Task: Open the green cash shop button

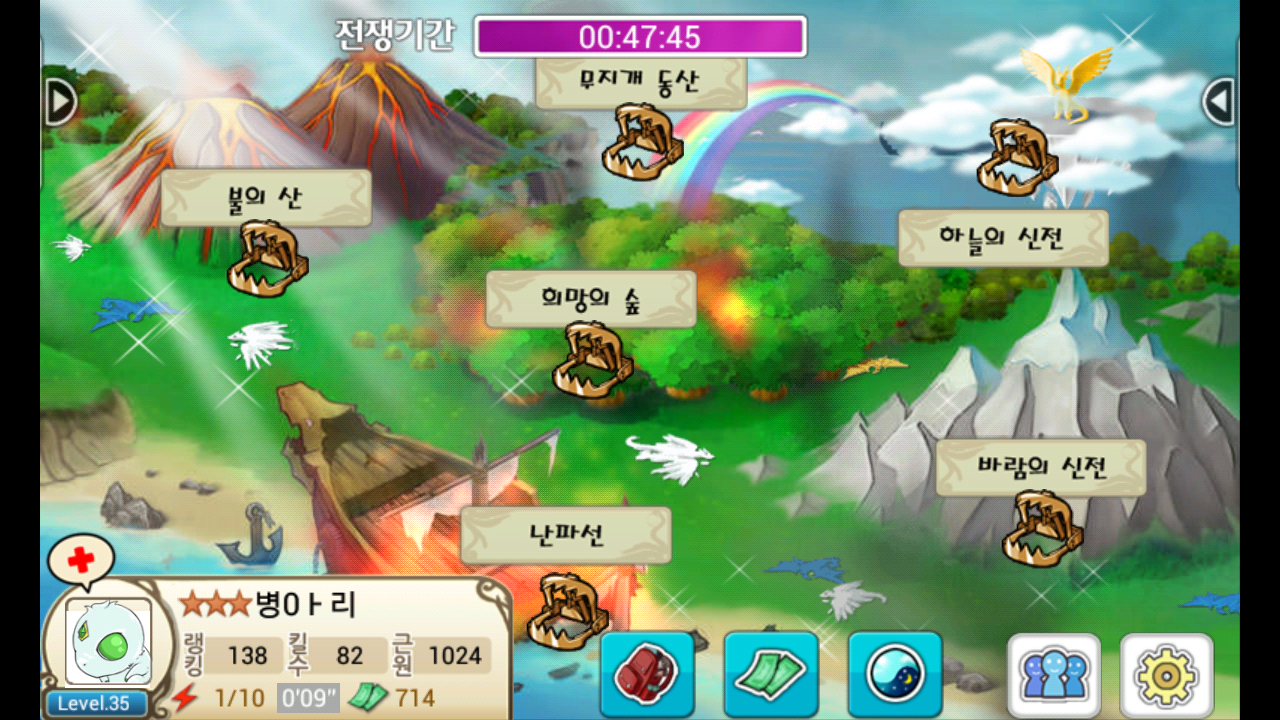Action: pos(771,673)
